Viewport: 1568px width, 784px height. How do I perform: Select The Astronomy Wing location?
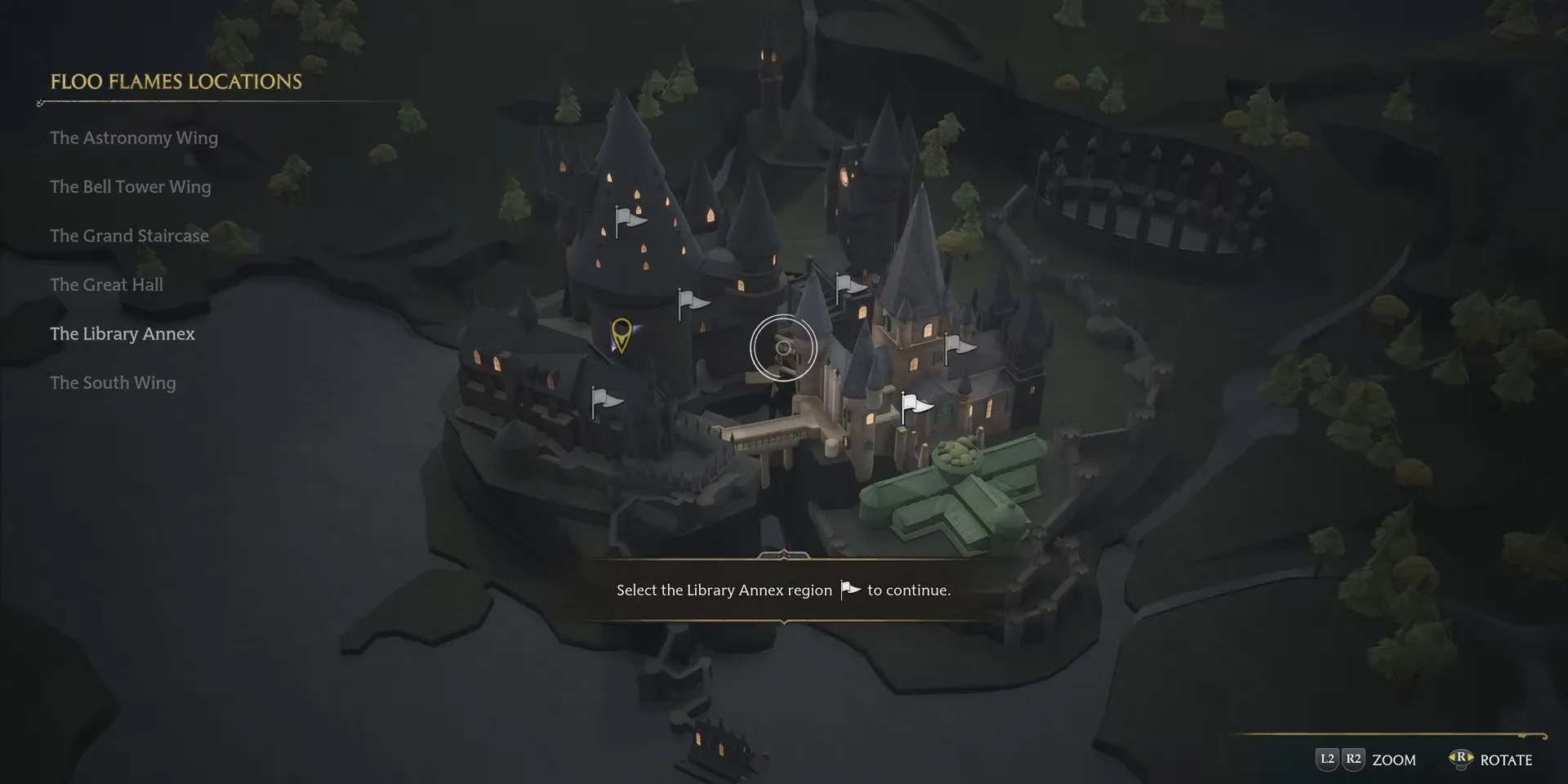click(134, 138)
